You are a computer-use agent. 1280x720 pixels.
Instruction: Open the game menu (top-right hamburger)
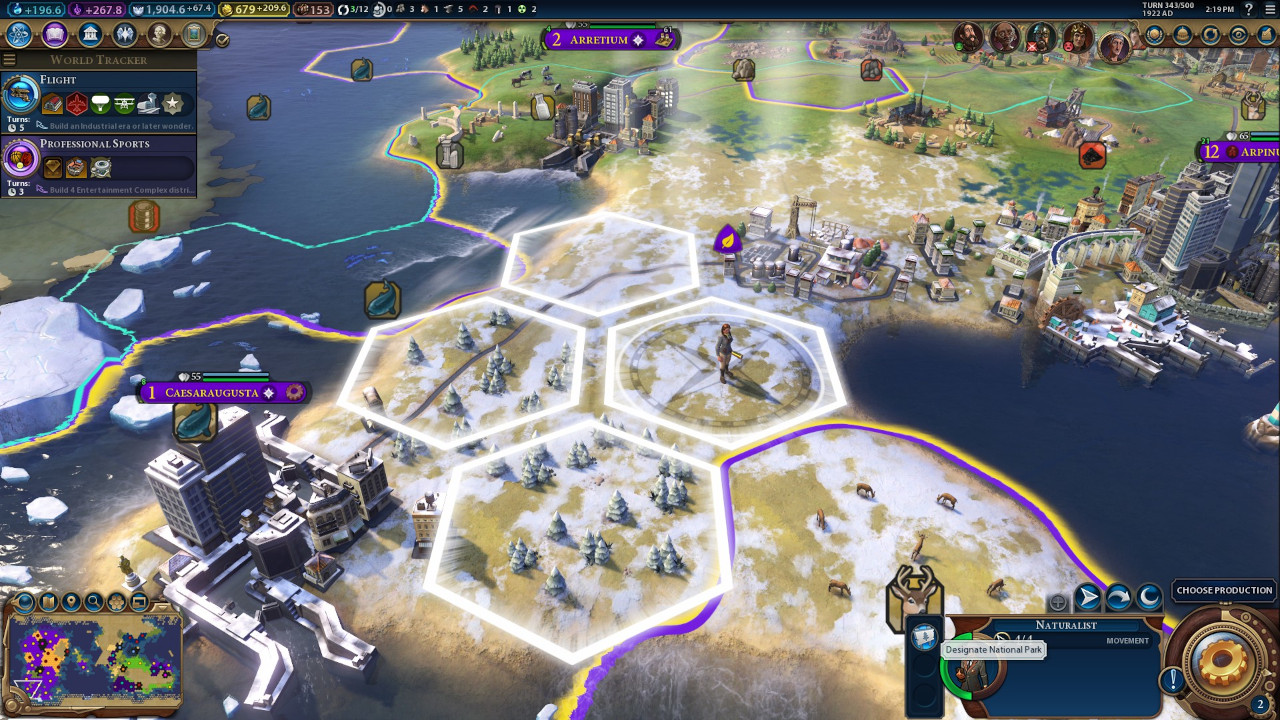[1269, 10]
